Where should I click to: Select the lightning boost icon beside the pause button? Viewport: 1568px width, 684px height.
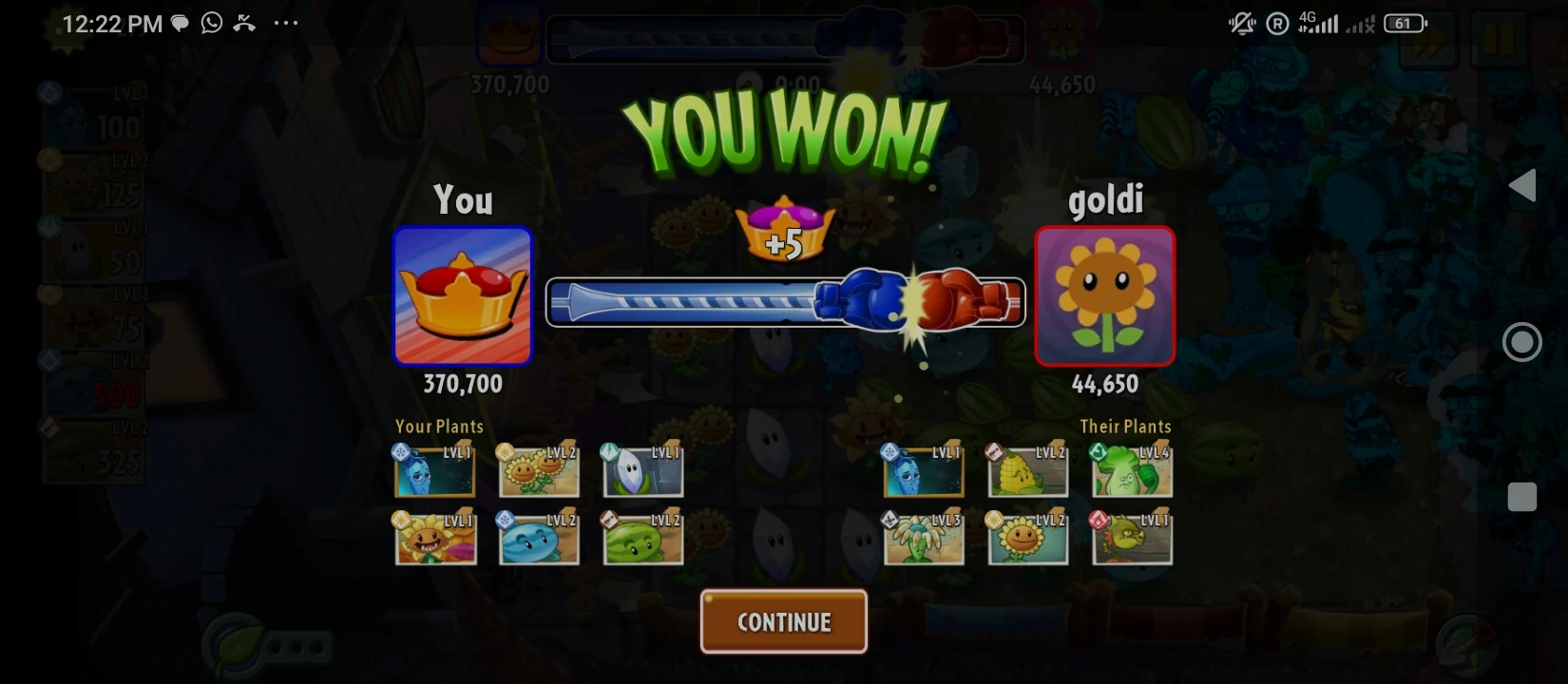coord(1428,41)
